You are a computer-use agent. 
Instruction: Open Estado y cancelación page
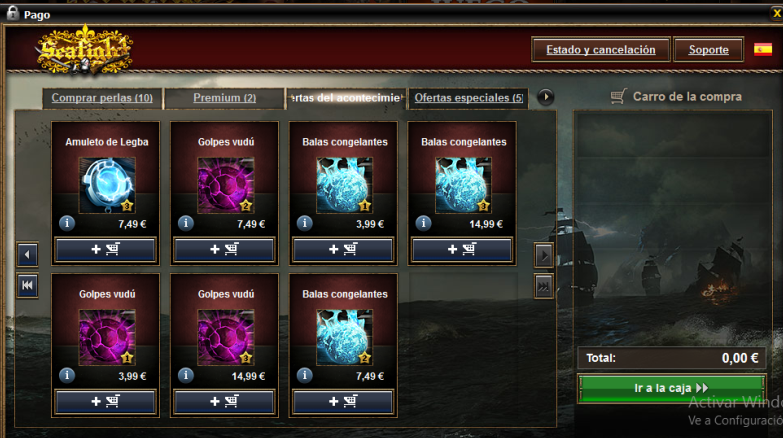tap(600, 49)
